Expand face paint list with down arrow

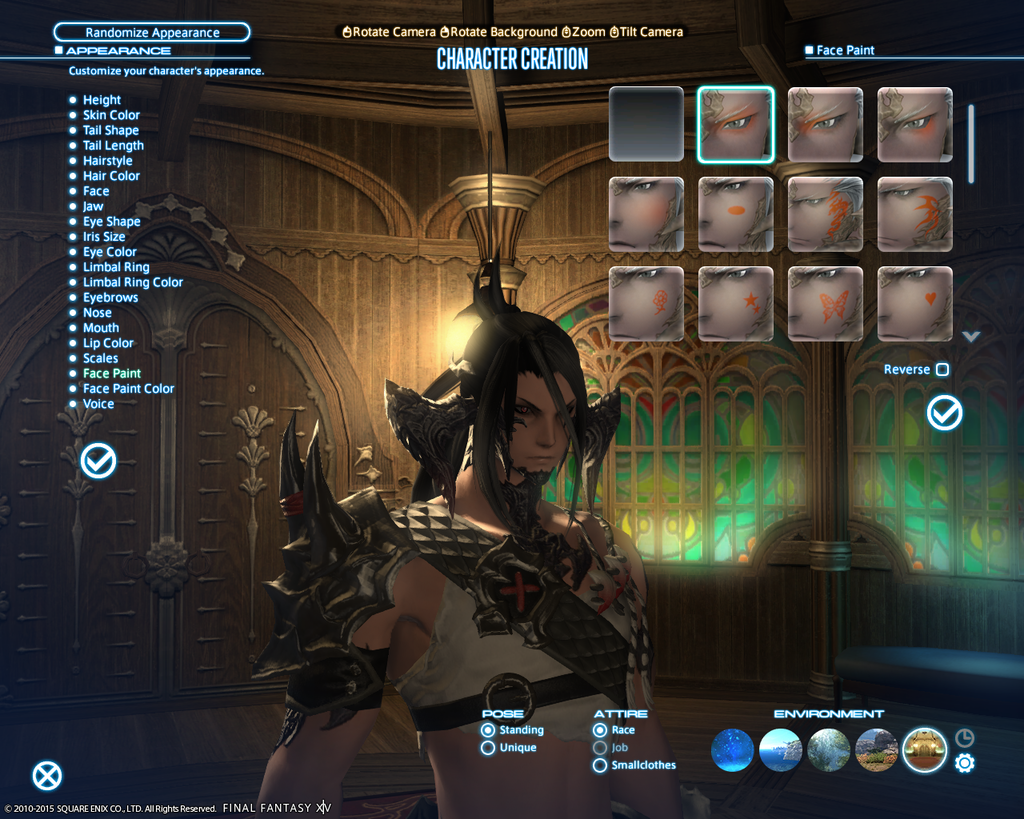tap(971, 337)
